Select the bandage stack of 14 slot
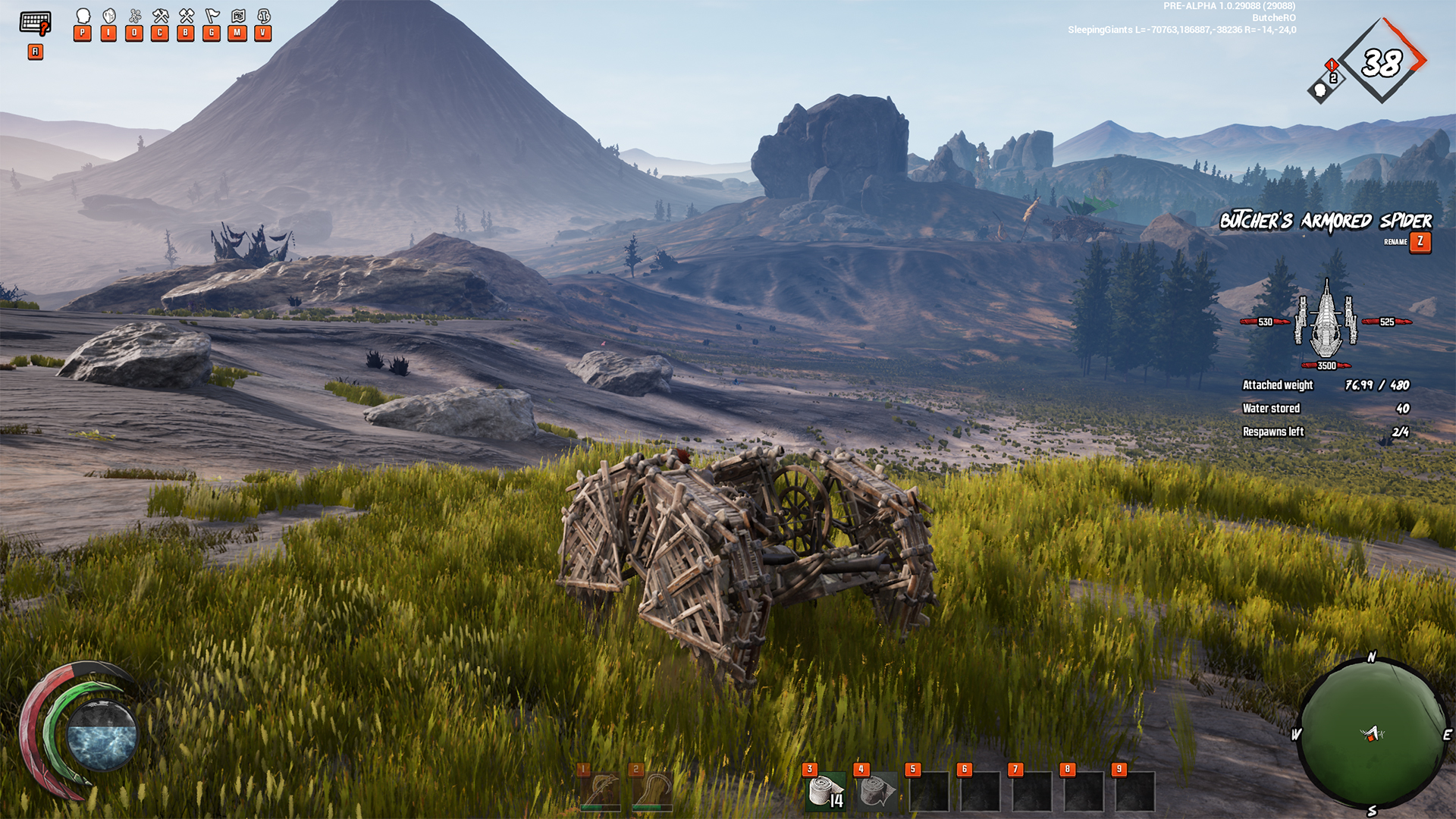This screenshot has width=1456, height=819. [825, 792]
